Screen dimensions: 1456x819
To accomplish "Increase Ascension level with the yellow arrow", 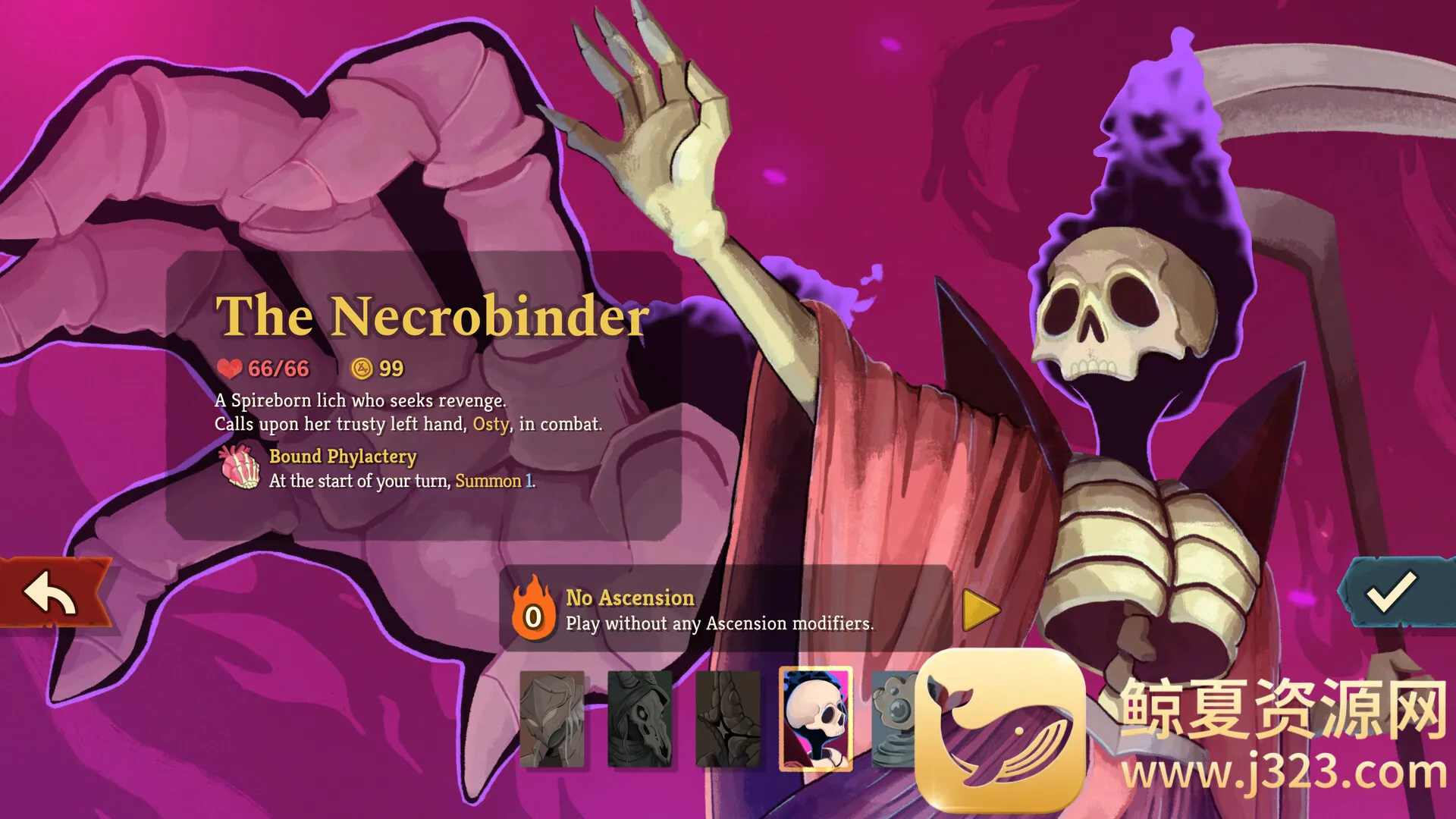I will coord(981,610).
